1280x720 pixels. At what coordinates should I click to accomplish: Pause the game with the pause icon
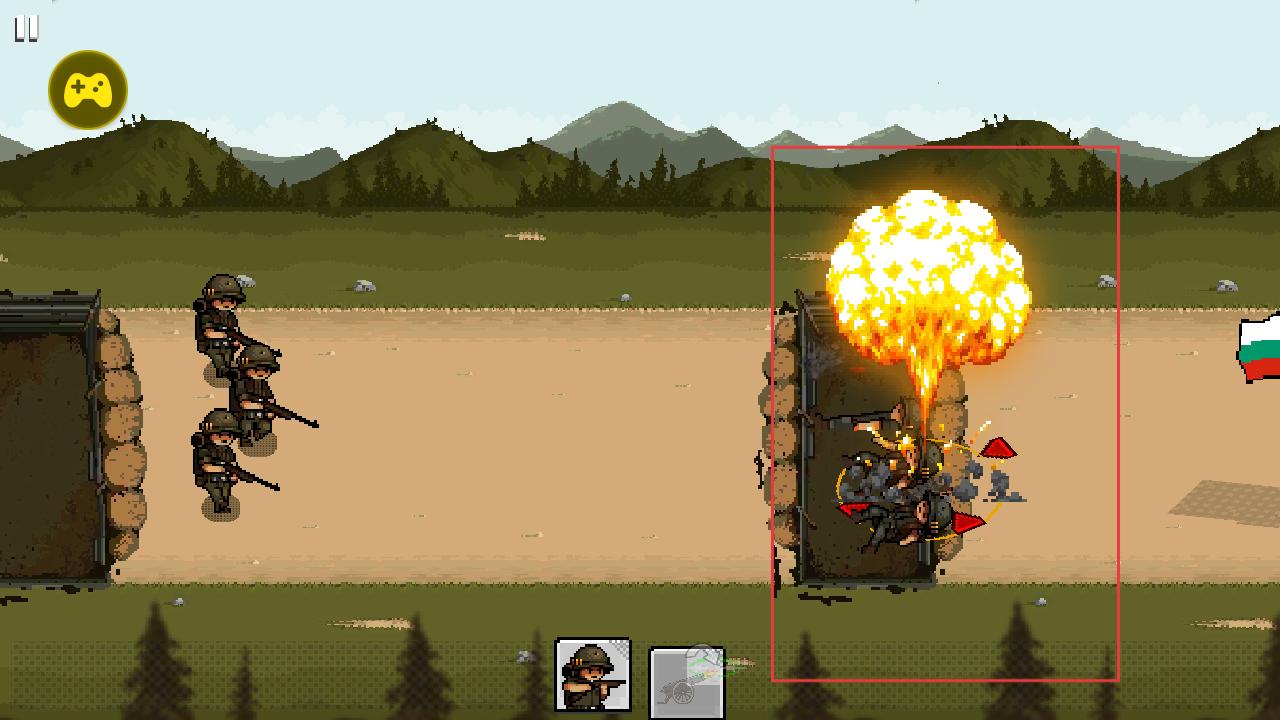(x=26, y=29)
